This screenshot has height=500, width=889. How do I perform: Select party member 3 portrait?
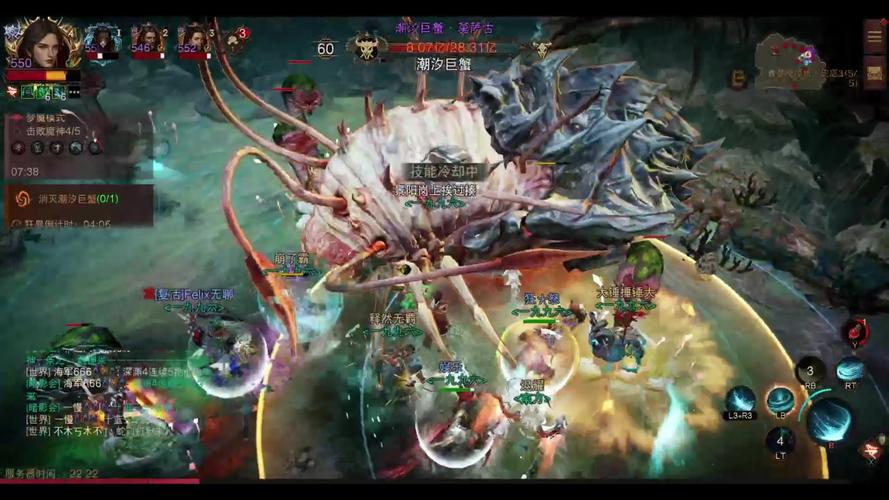(194, 40)
